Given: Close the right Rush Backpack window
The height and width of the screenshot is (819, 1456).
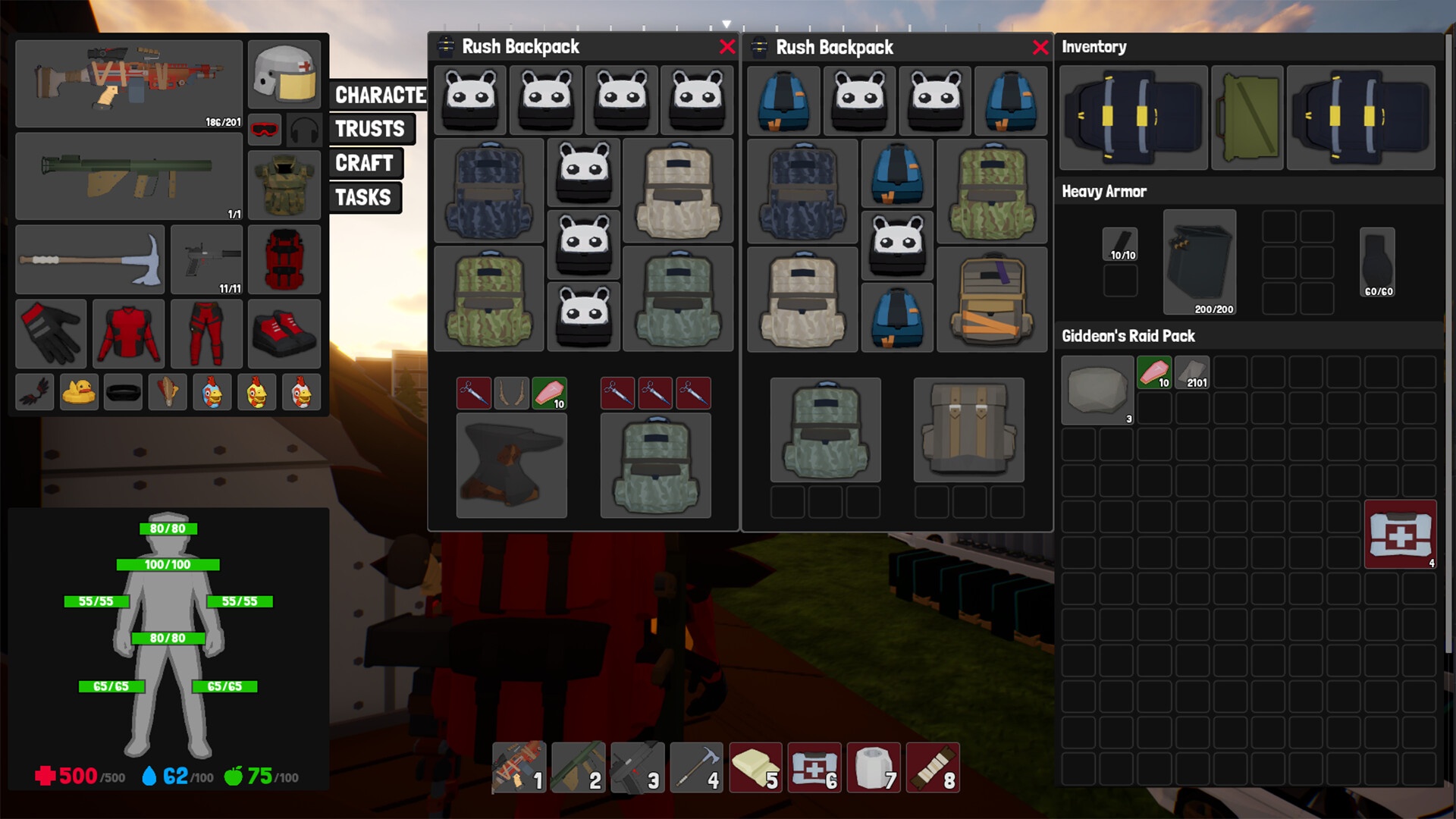Looking at the screenshot, I should pyautogui.click(x=1040, y=48).
